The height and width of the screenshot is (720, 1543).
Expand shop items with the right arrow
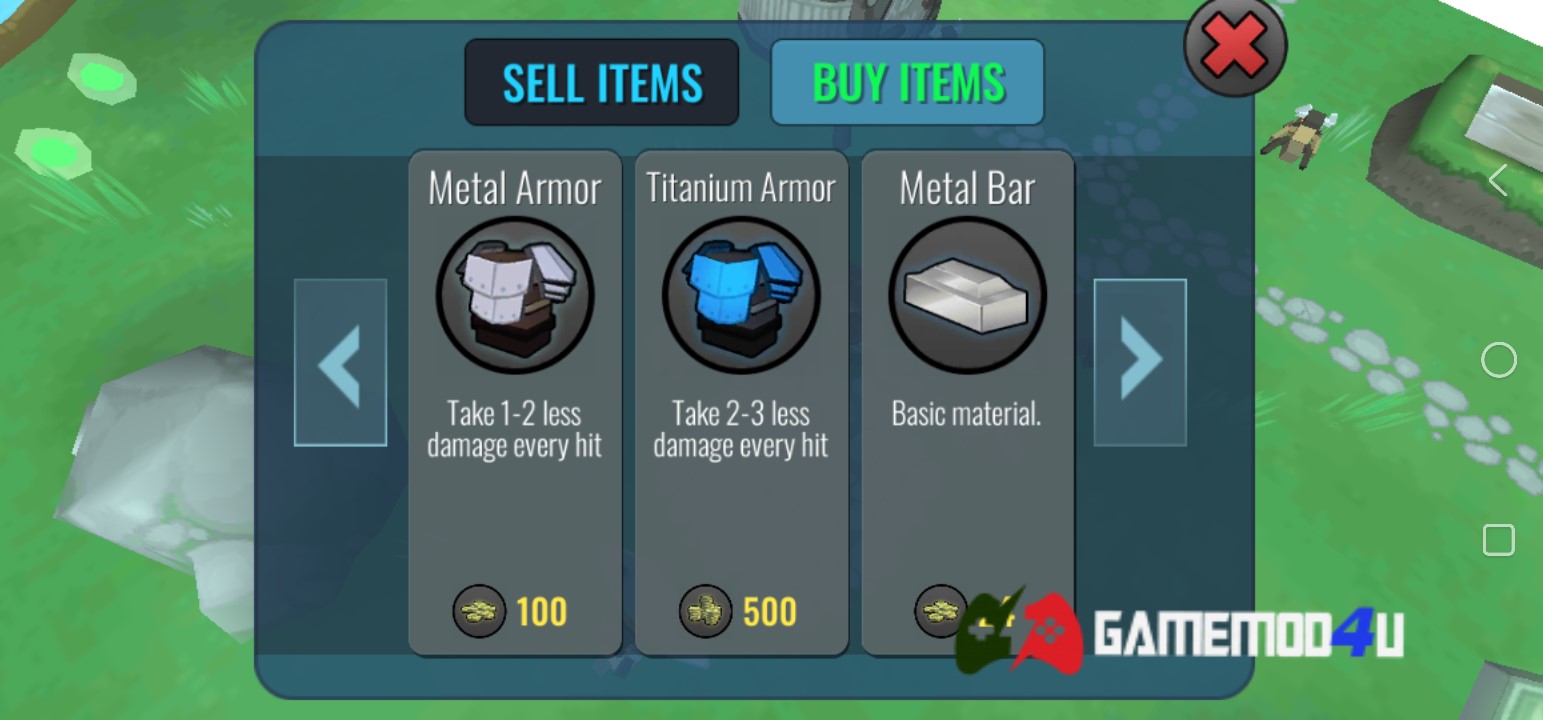tap(1139, 361)
